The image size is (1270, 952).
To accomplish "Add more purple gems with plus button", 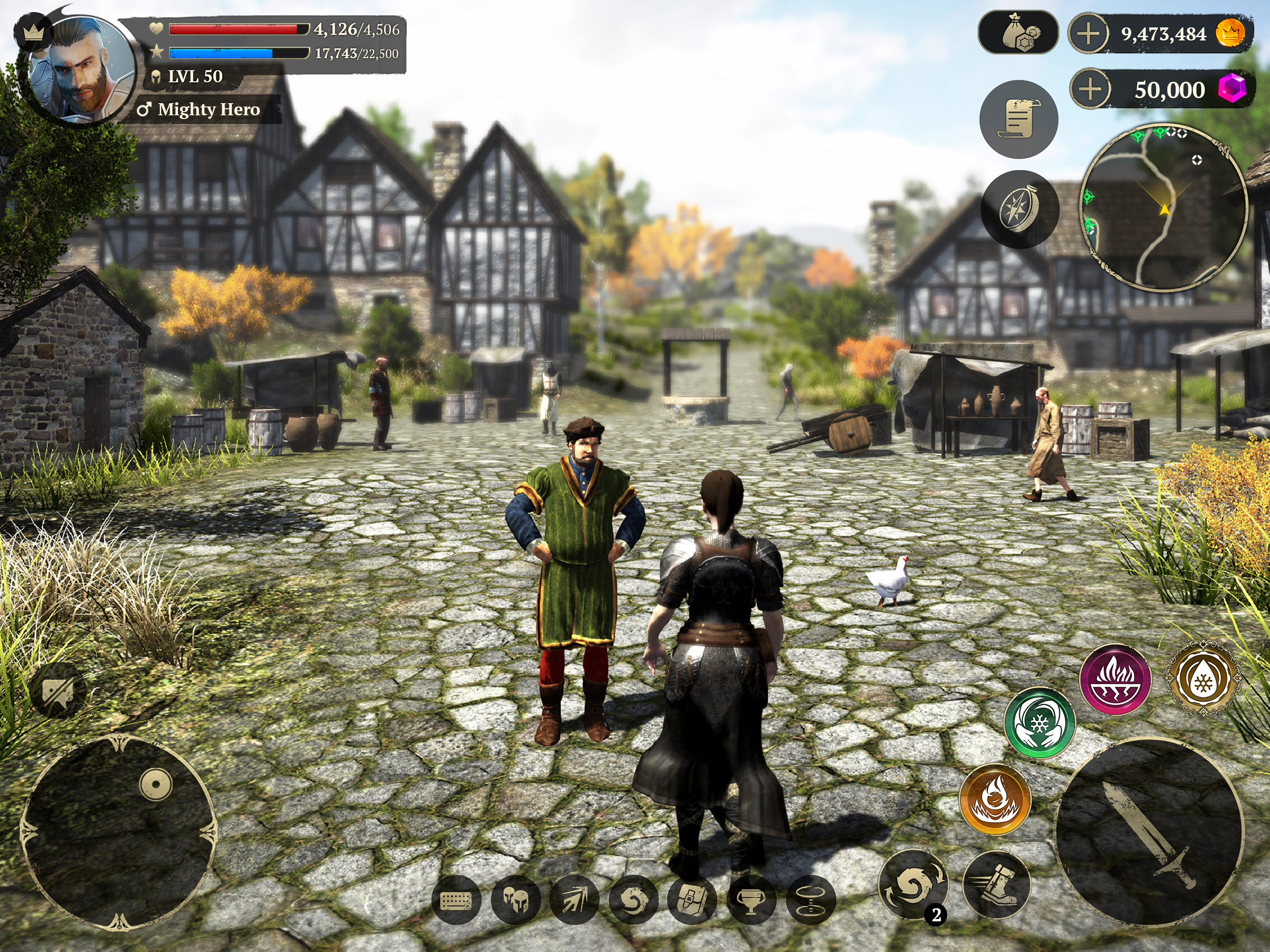I will click(1090, 90).
